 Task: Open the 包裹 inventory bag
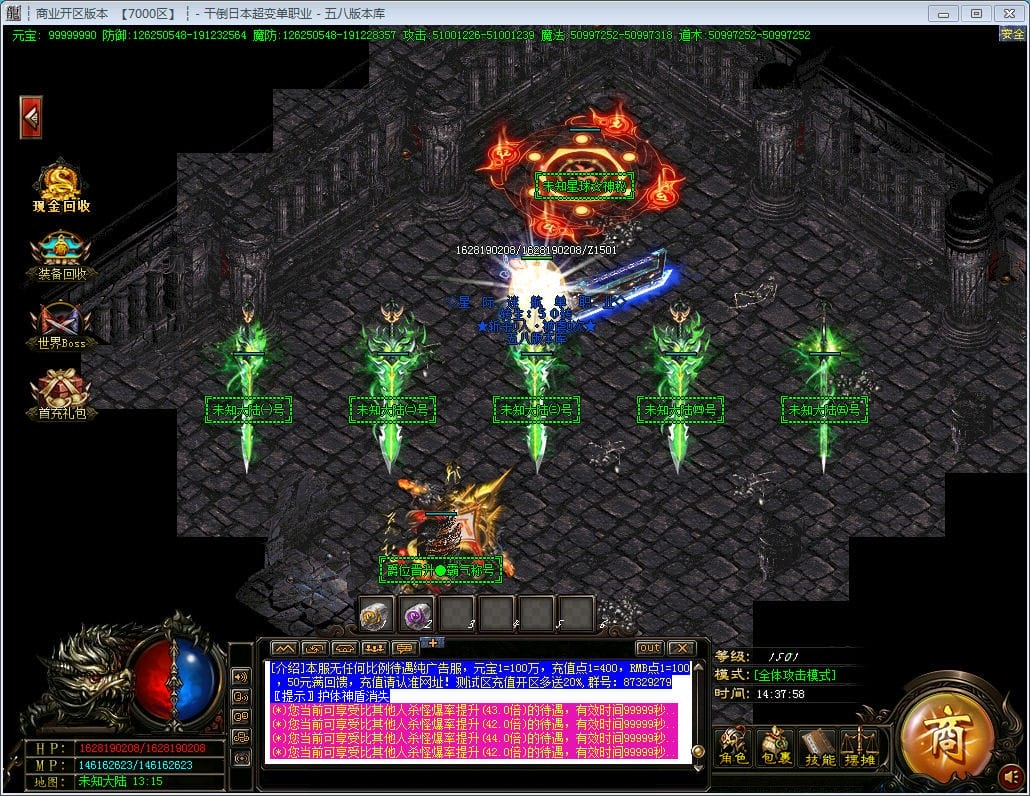click(x=774, y=745)
